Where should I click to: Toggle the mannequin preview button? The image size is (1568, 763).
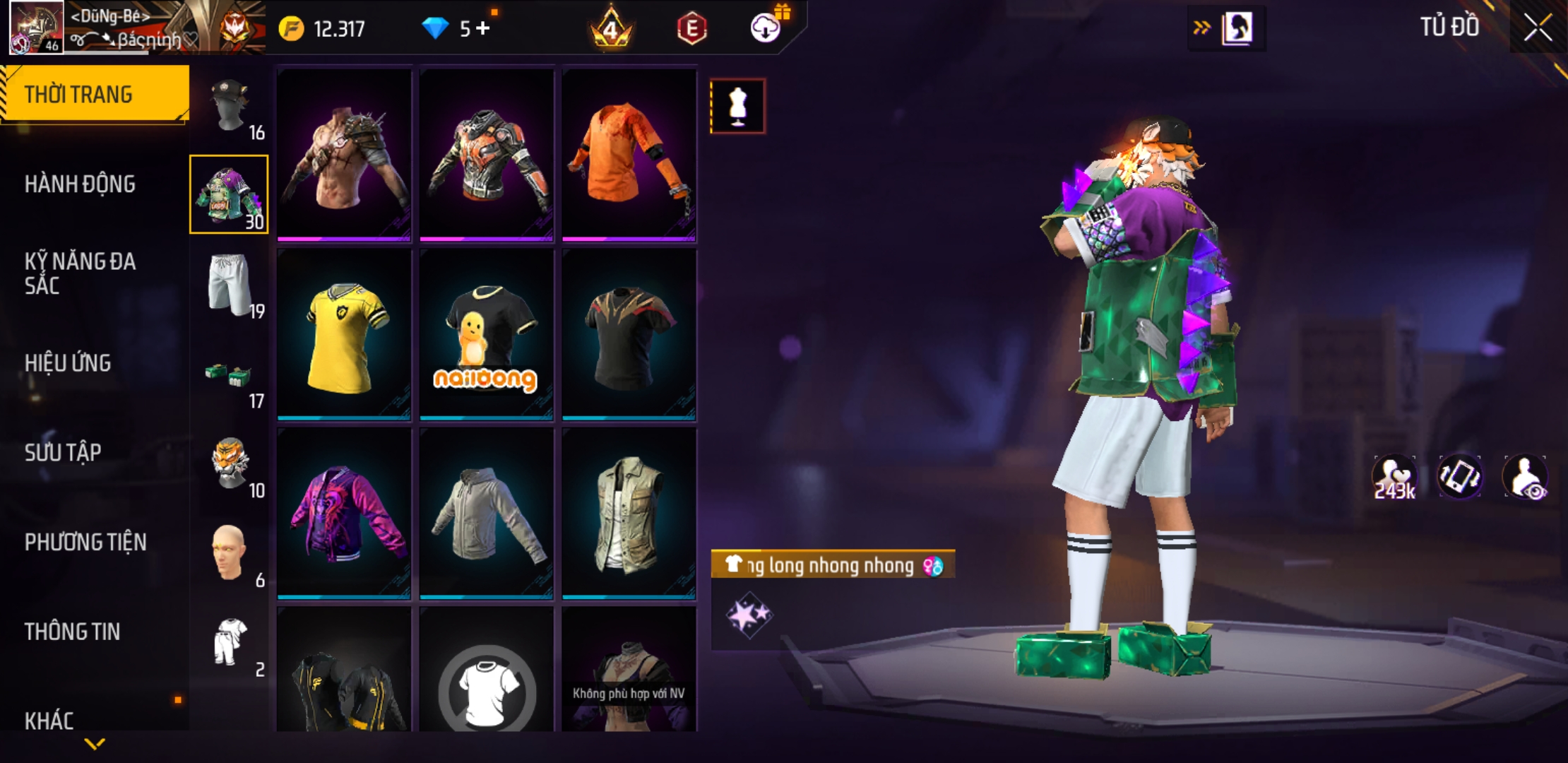pos(737,107)
